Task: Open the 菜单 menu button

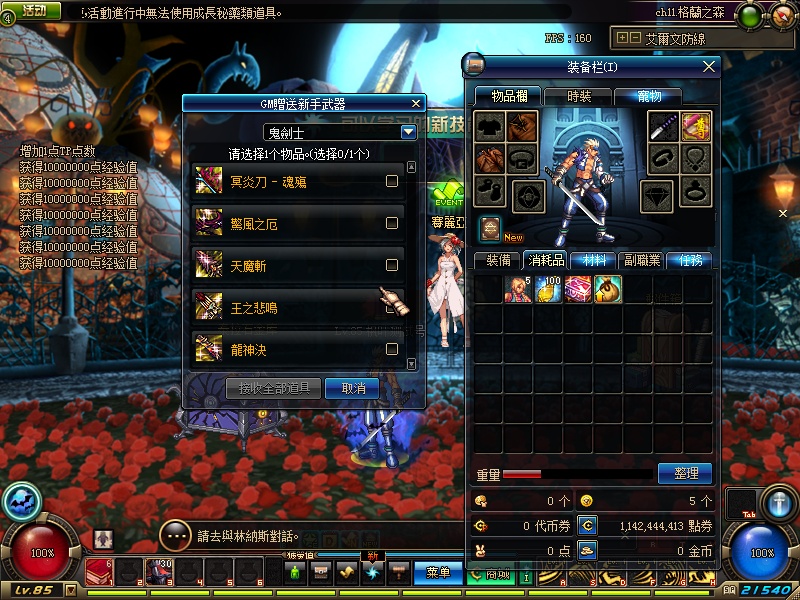Action: click(437, 572)
